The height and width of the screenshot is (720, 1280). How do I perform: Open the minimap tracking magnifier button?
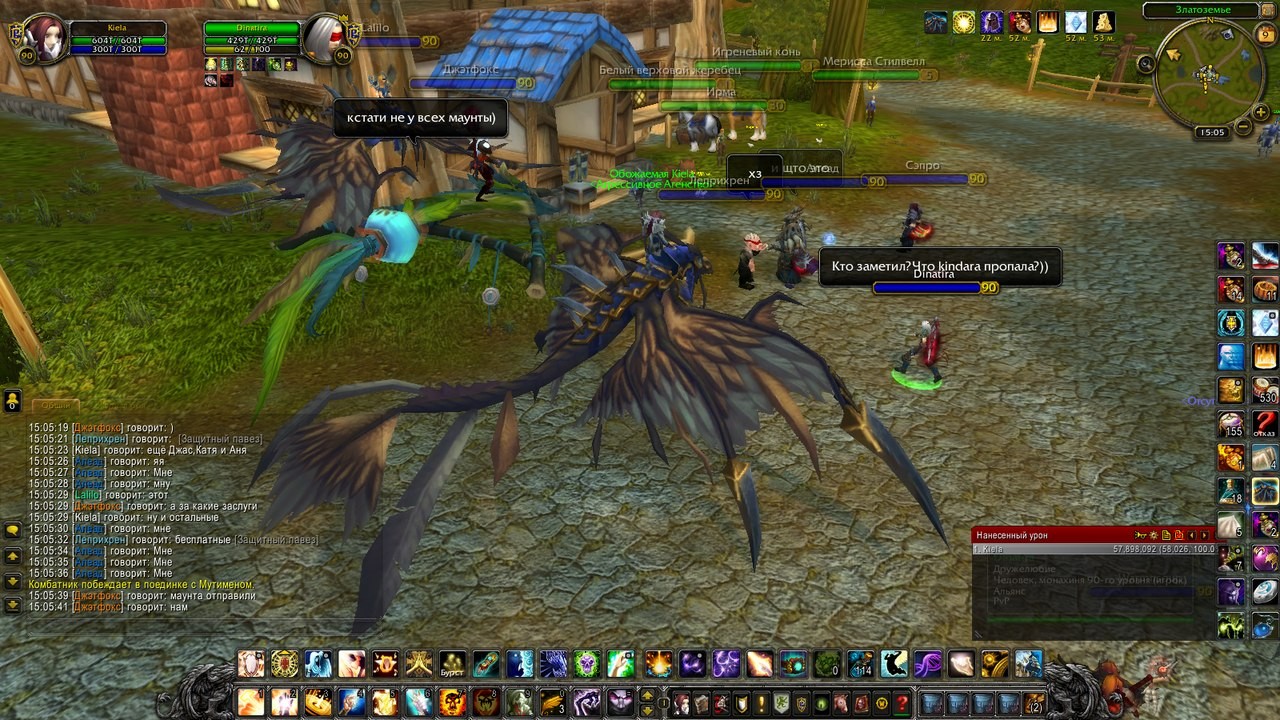1147,64
